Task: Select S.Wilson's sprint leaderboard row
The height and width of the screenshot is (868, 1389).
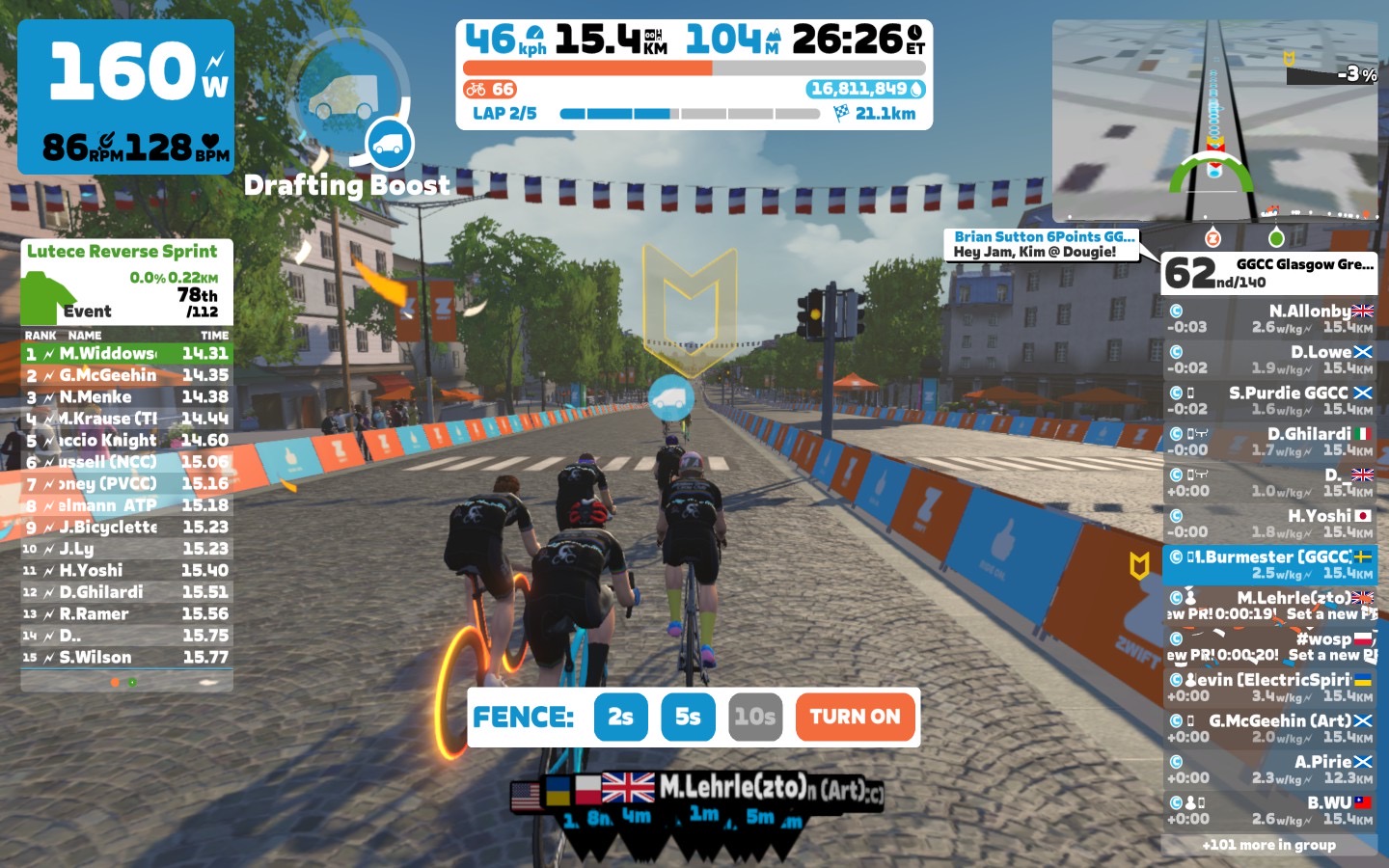Action: tap(126, 658)
